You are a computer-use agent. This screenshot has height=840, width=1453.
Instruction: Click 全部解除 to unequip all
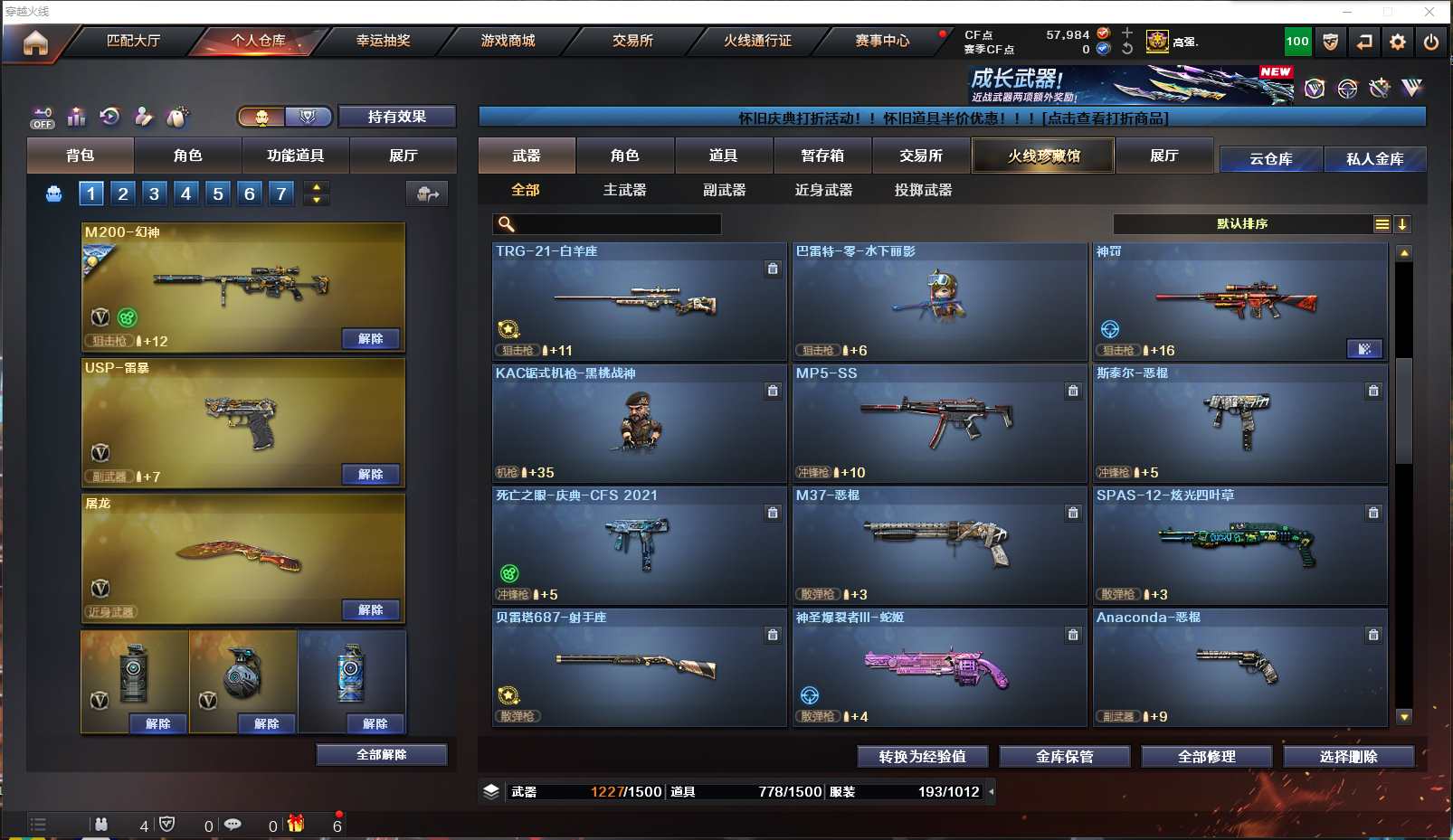381,754
